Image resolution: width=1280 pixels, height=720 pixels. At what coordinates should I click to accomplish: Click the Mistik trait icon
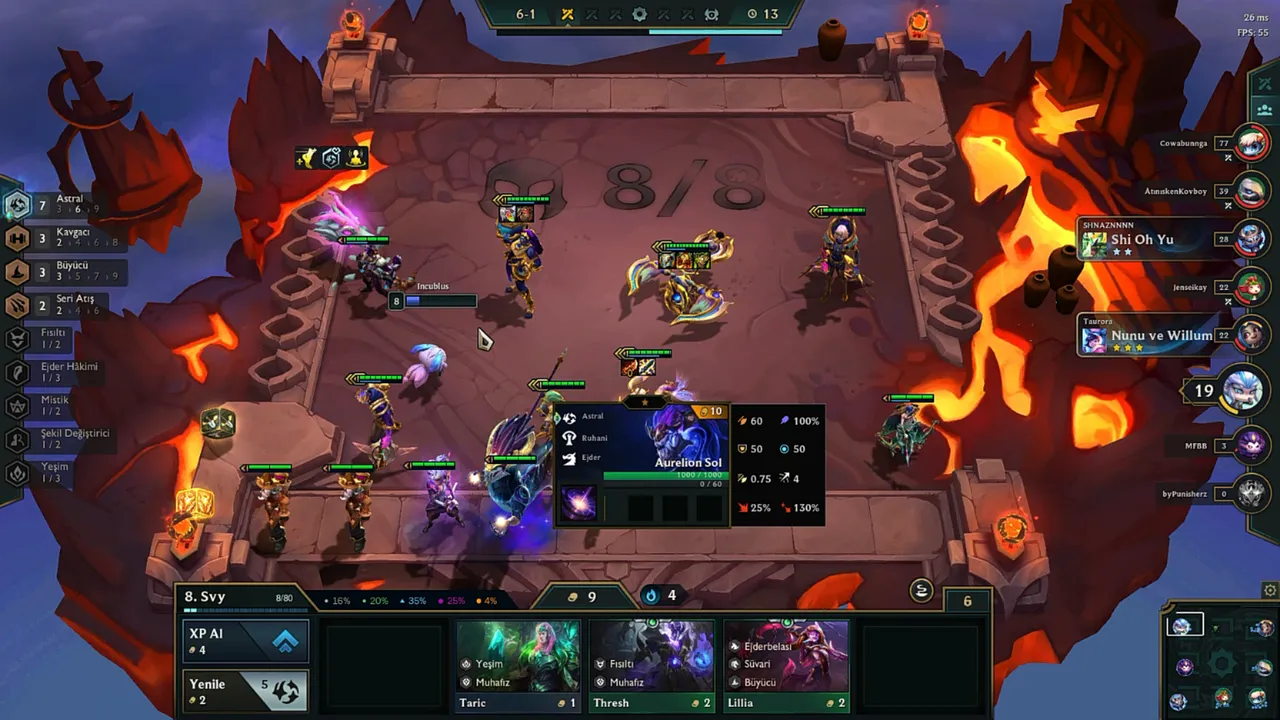pyautogui.click(x=16, y=406)
